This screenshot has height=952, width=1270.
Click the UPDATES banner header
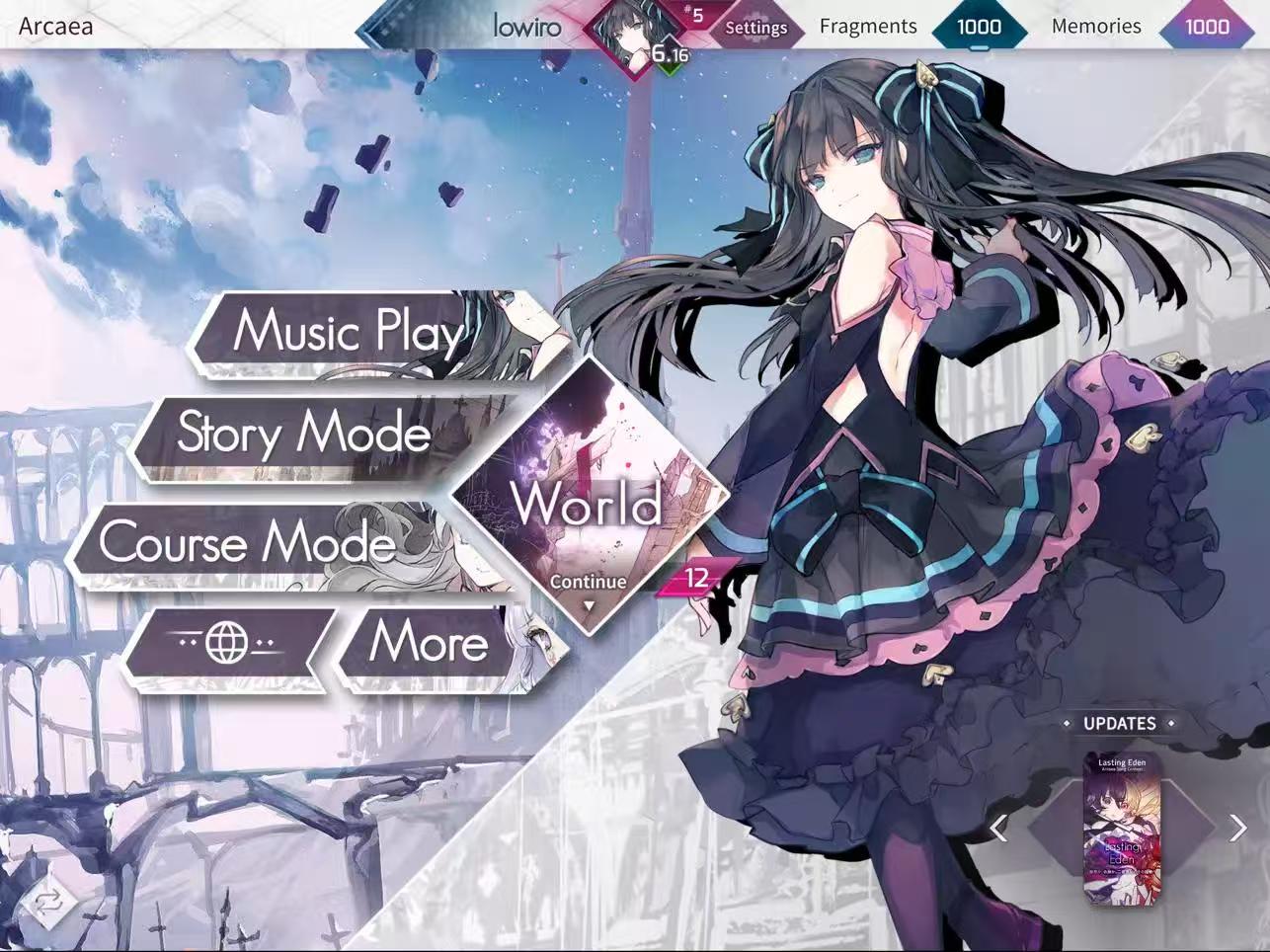1121,723
